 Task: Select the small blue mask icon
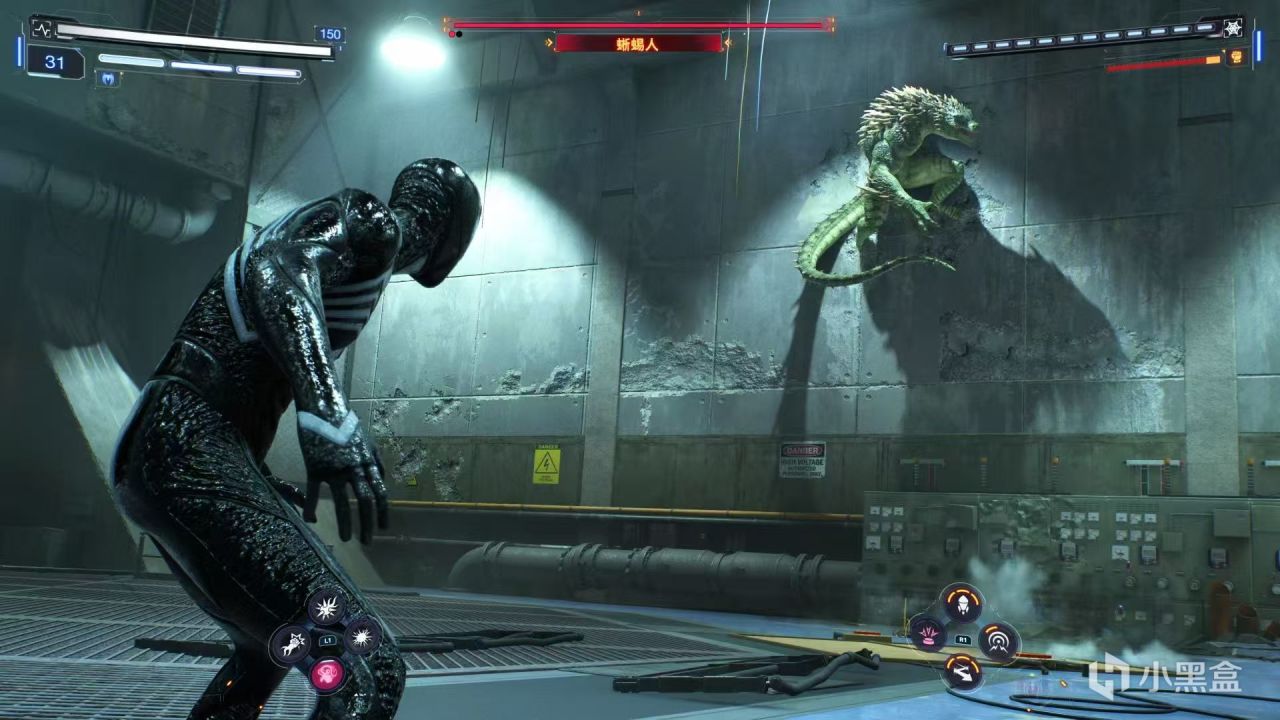click(x=107, y=78)
